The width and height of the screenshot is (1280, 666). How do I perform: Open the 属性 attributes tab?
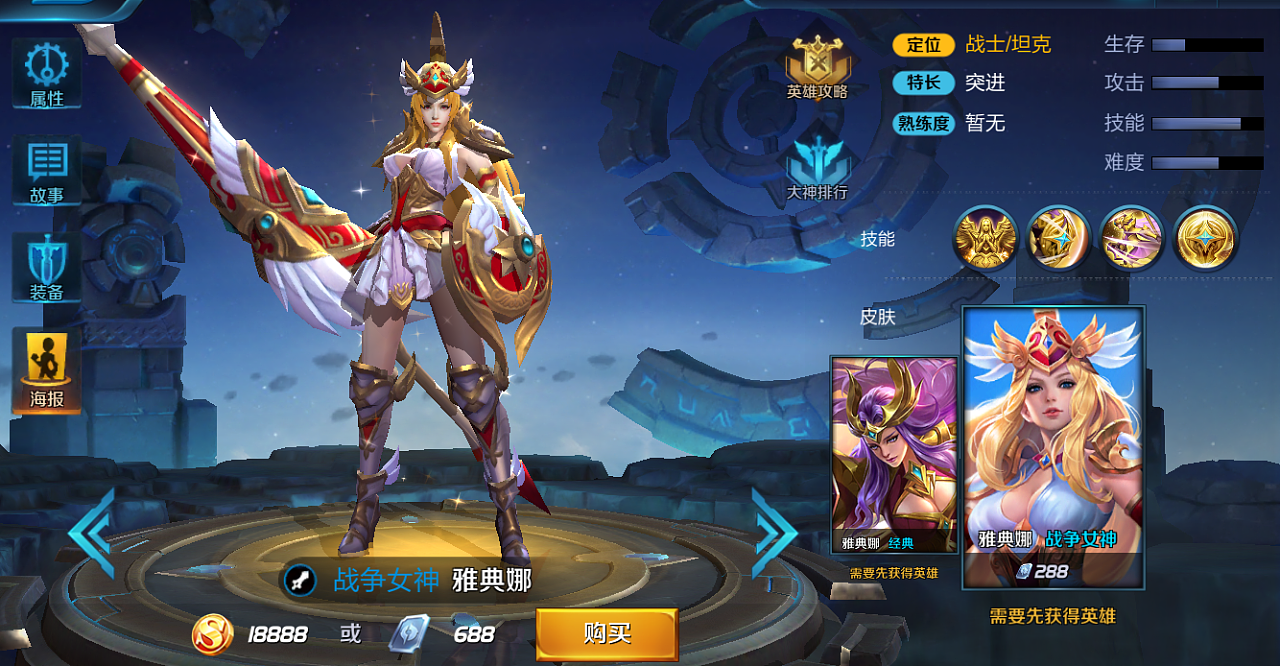pos(46,73)
